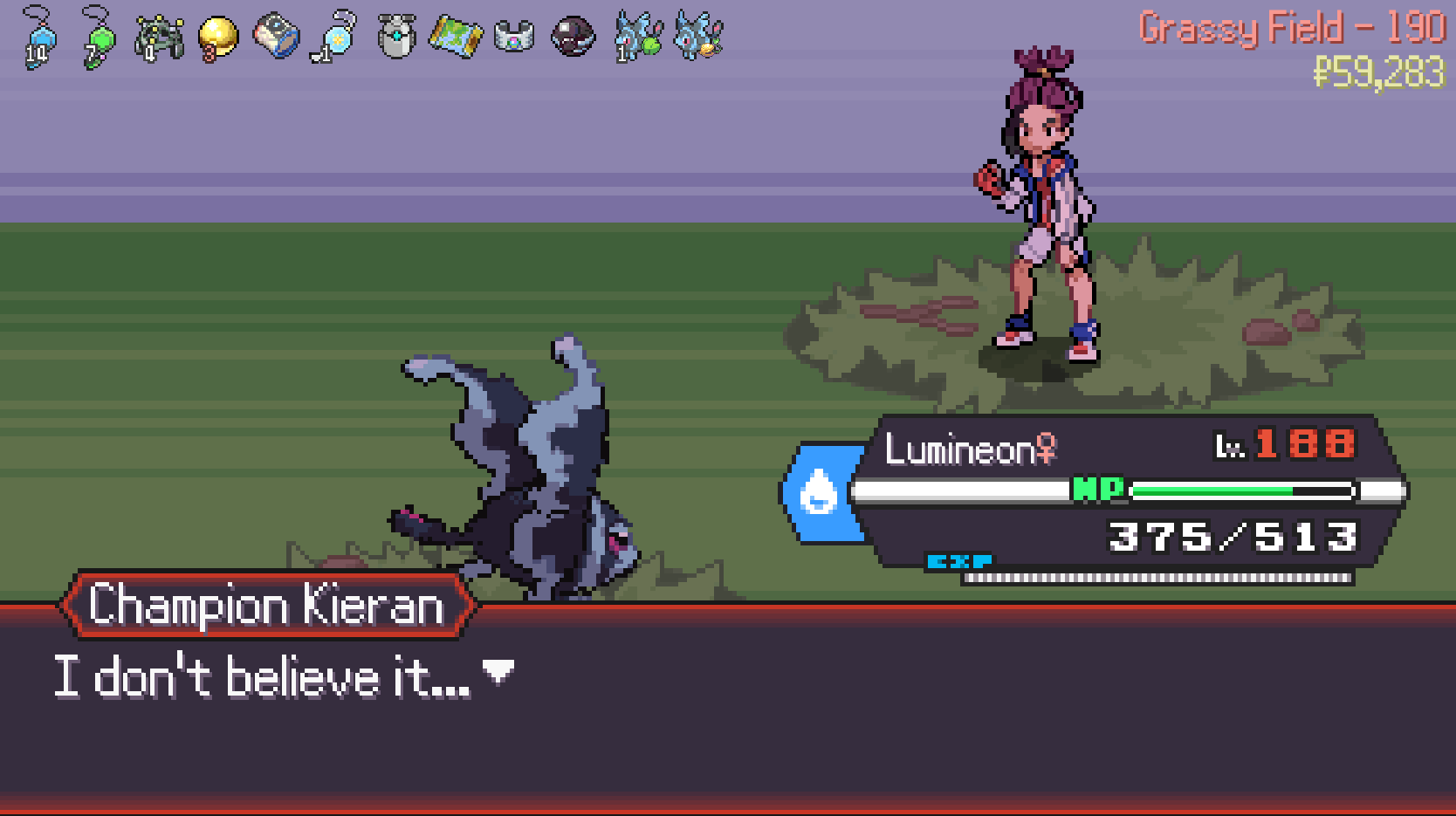Select the golden orb item icon
The image size is (1456, 816).
(x=217, y=38)
